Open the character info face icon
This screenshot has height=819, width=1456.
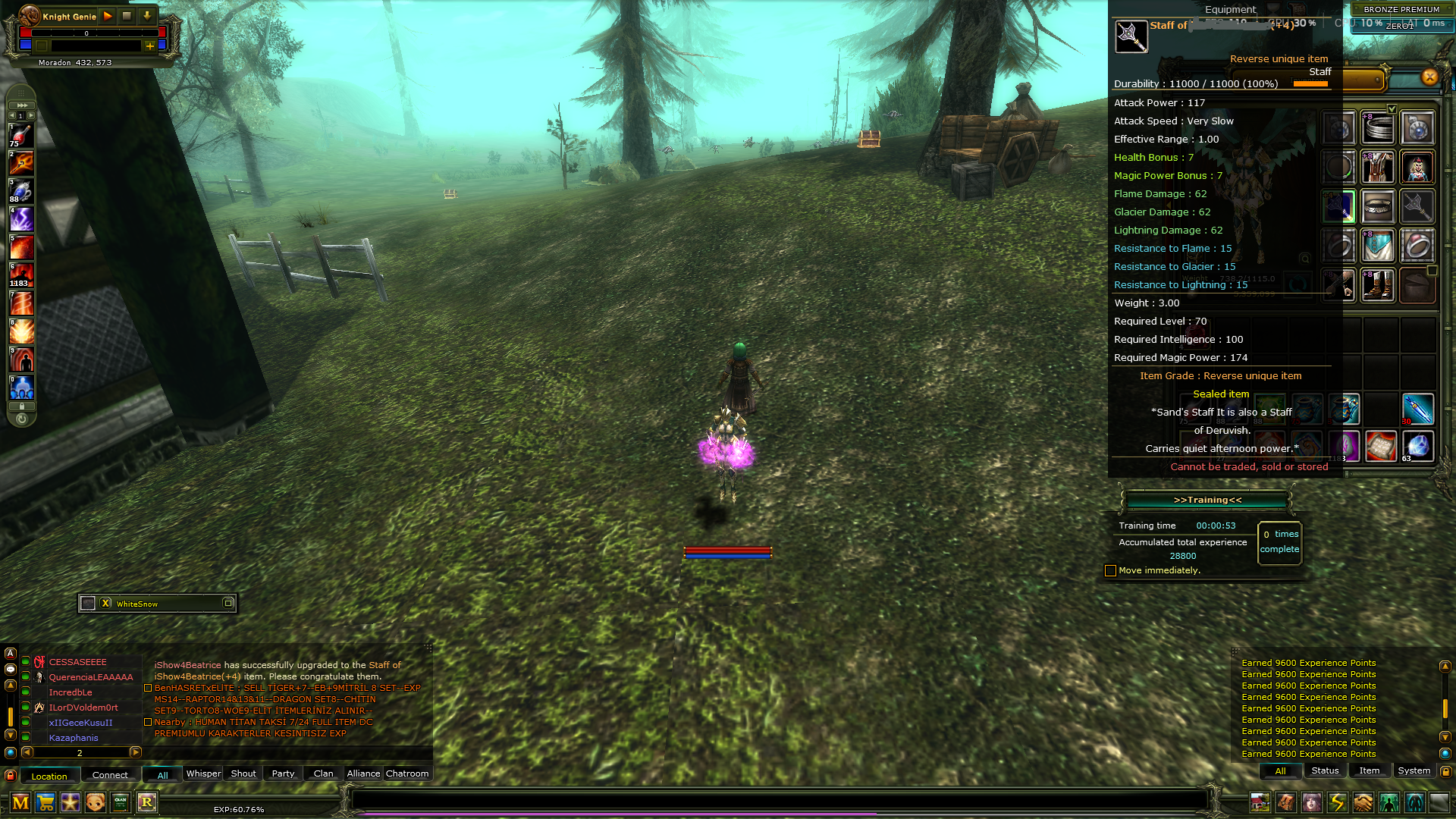tap(1311, 803)
